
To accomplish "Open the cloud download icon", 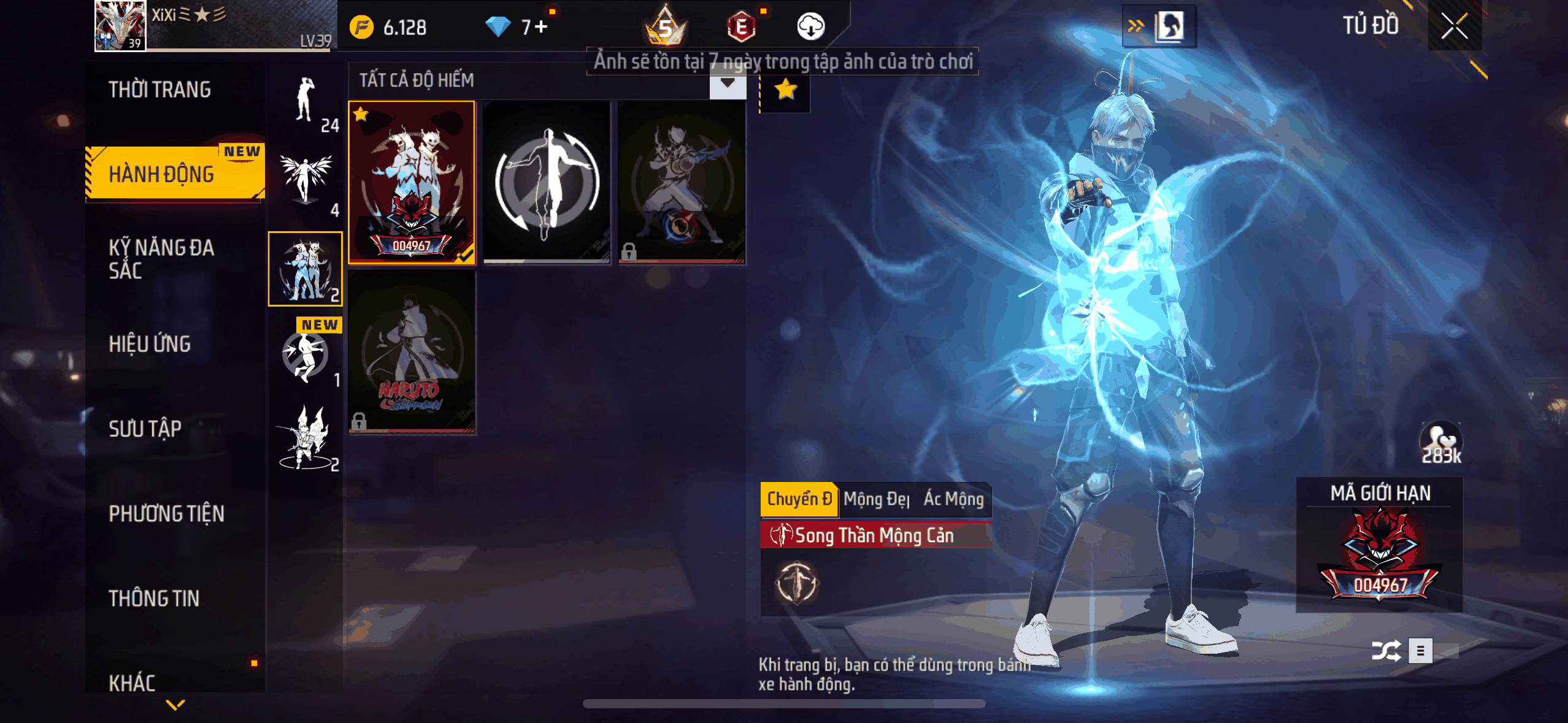I will (810, 26).
